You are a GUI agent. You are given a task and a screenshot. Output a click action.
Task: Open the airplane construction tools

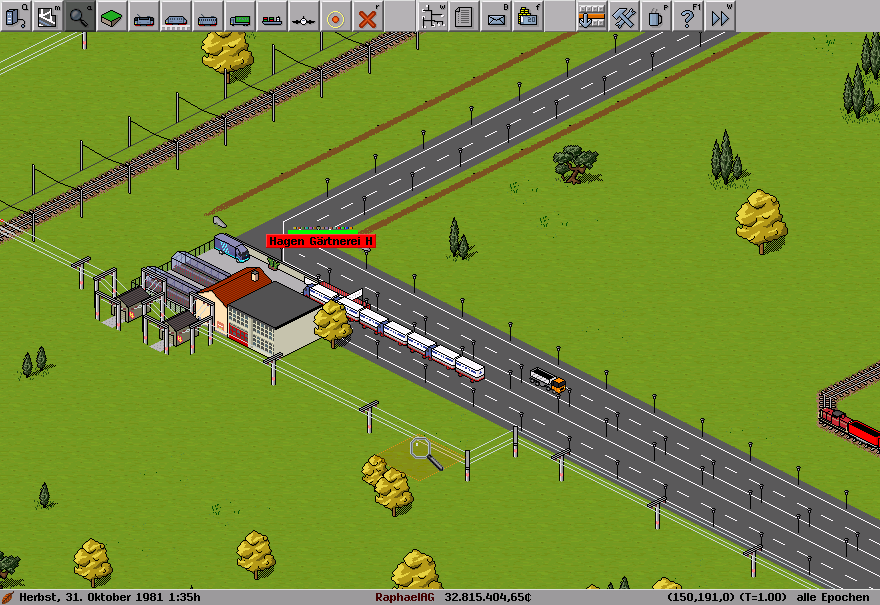coord(304,16)
